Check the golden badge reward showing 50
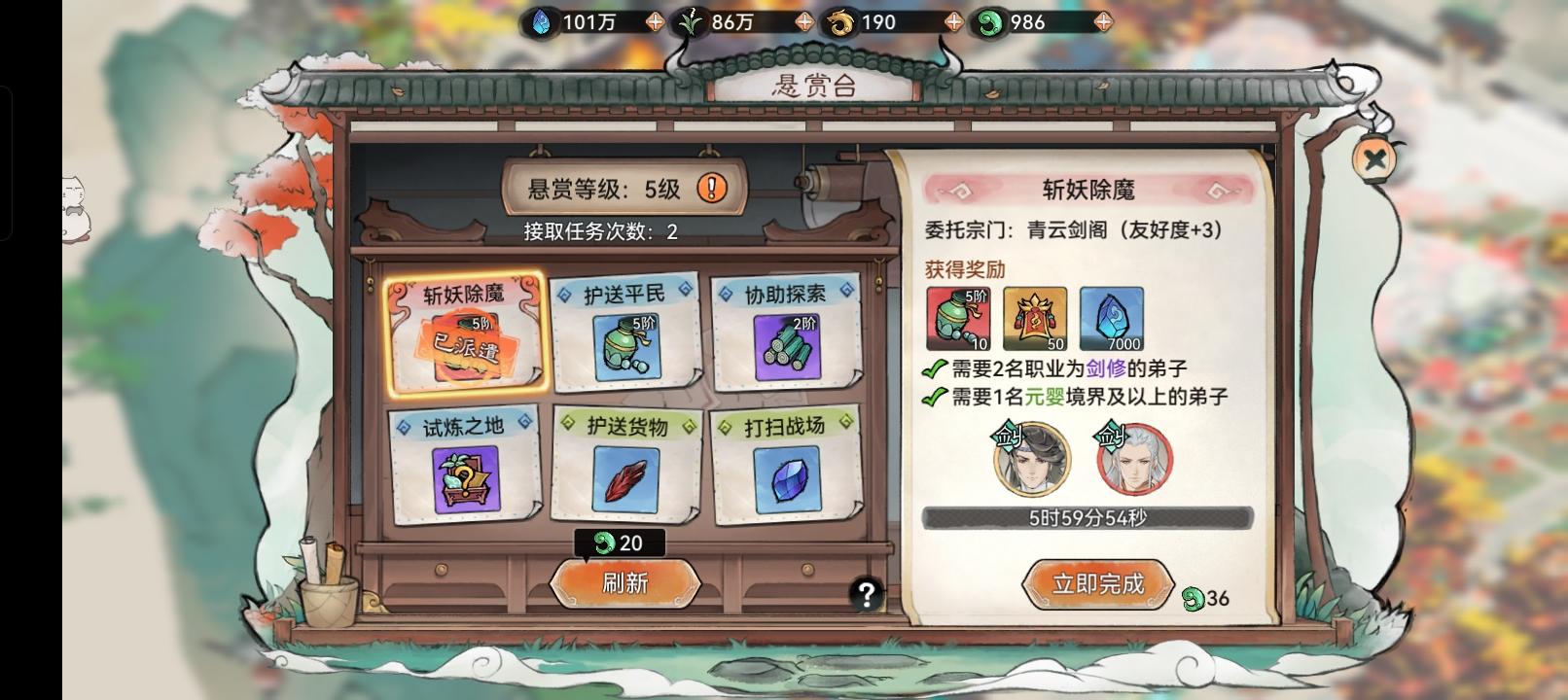Viewport: 1568px width, 700px height. tap(1033, 319)
